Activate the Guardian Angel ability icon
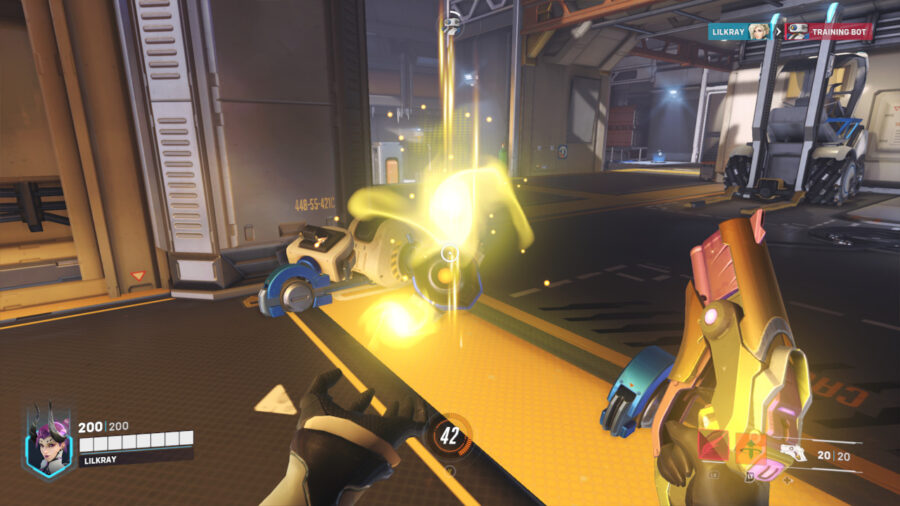900x506 pixels. pyautogui.click(x=713, y=447)
